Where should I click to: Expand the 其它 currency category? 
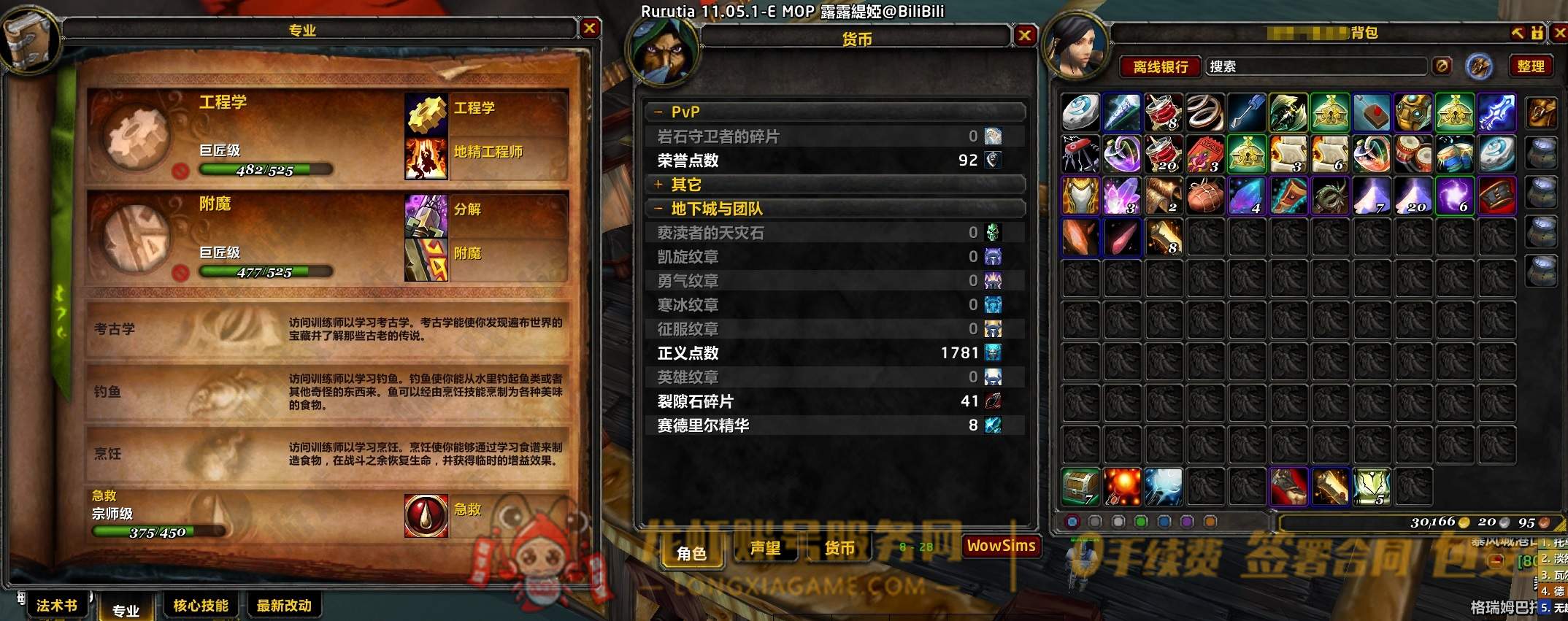[660, 185]
